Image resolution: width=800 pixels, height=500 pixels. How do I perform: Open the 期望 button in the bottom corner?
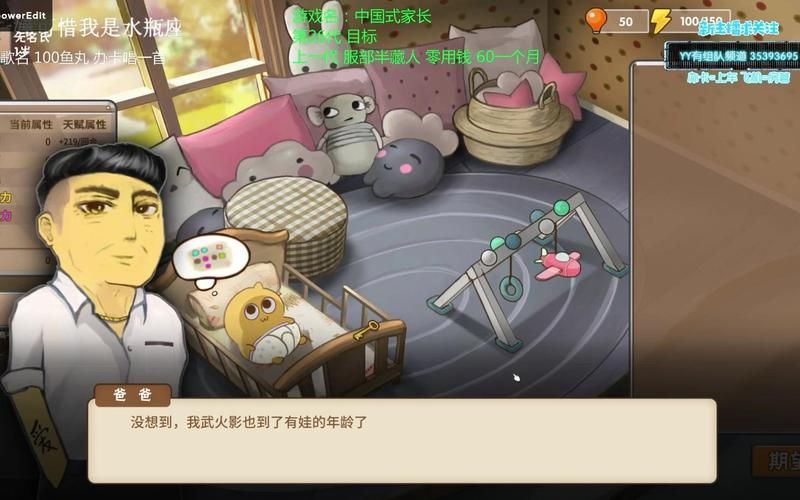click(777, 461)
